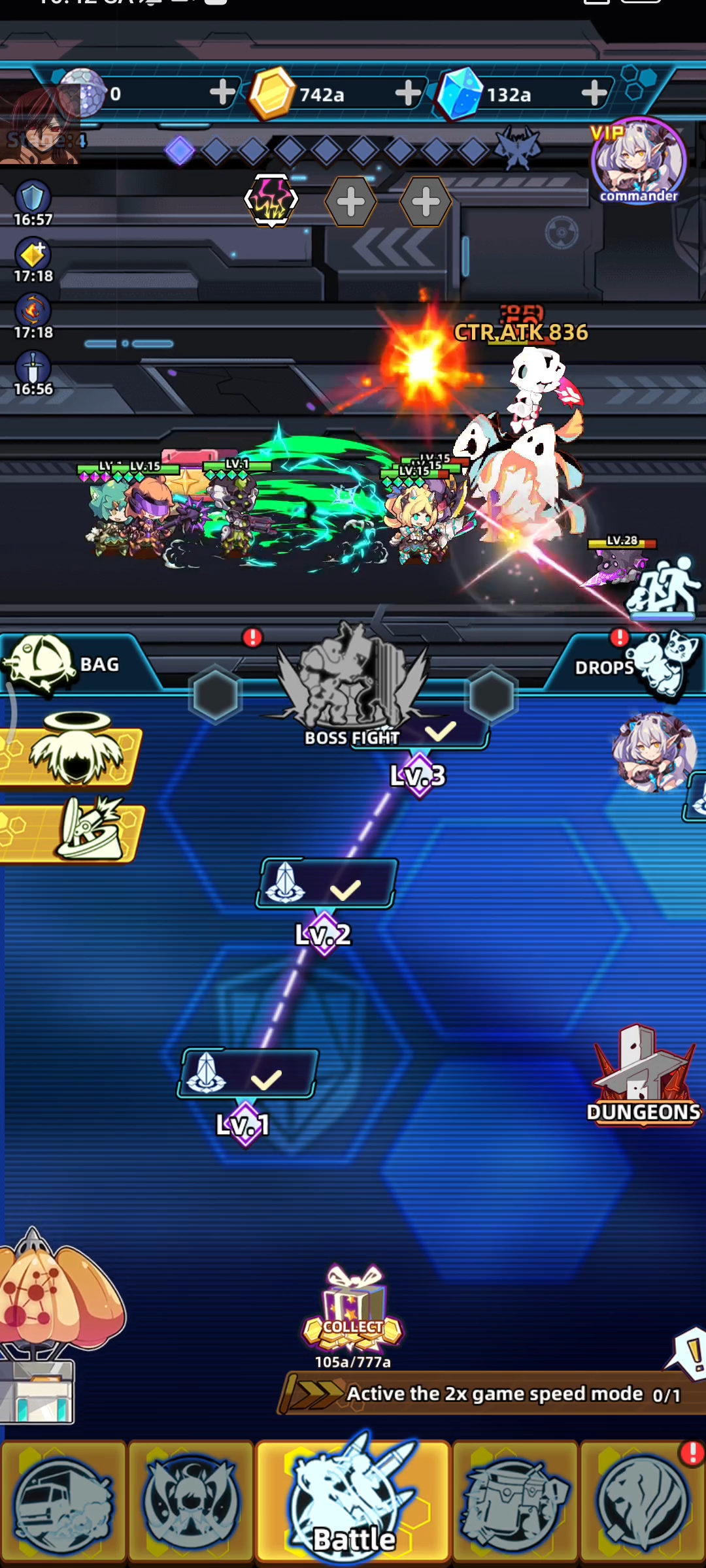The image size is (706, 1568).
Task: Open the truck tab in bottom bar
Action: pos(63,1503)
